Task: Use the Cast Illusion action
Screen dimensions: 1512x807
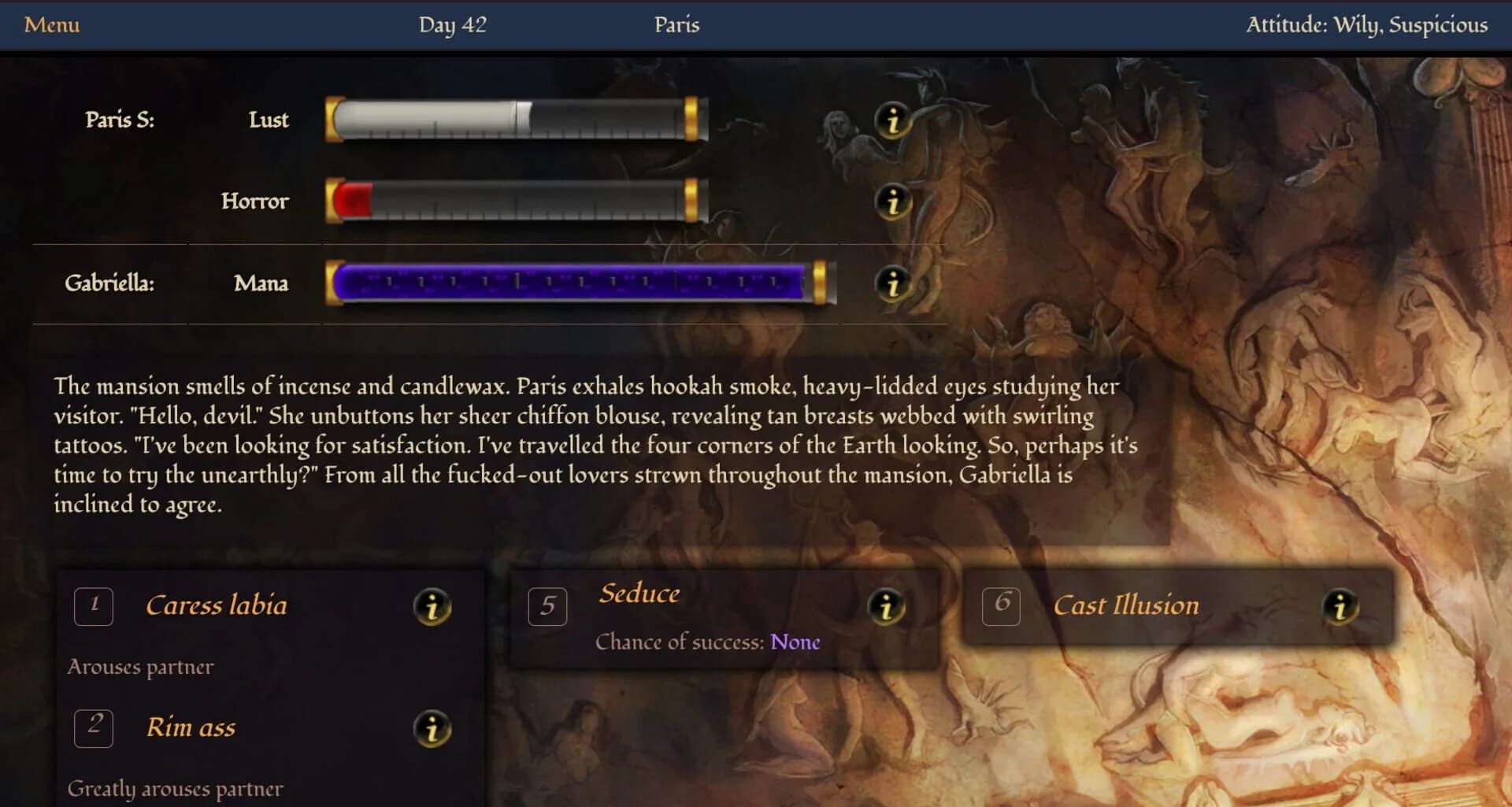Action: pyautogui.click(x=1126, y=605)
